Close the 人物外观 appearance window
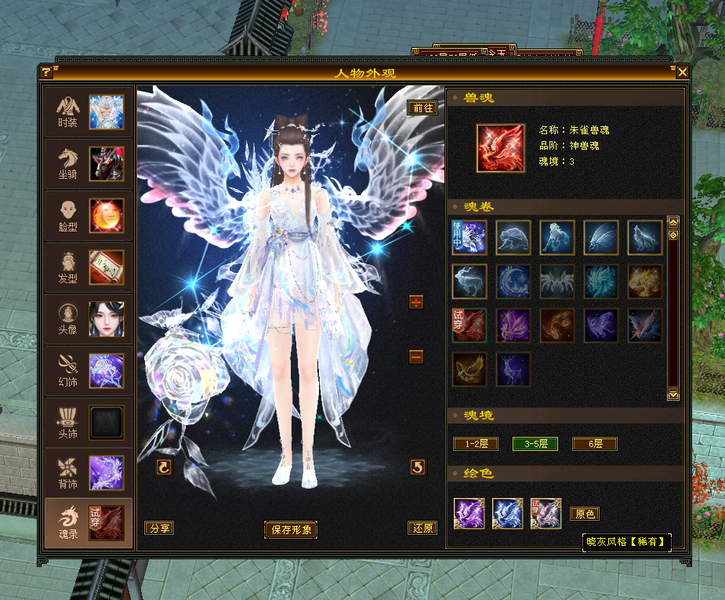Viewport: 725px width, 600px height. click(x=682, y=72)
